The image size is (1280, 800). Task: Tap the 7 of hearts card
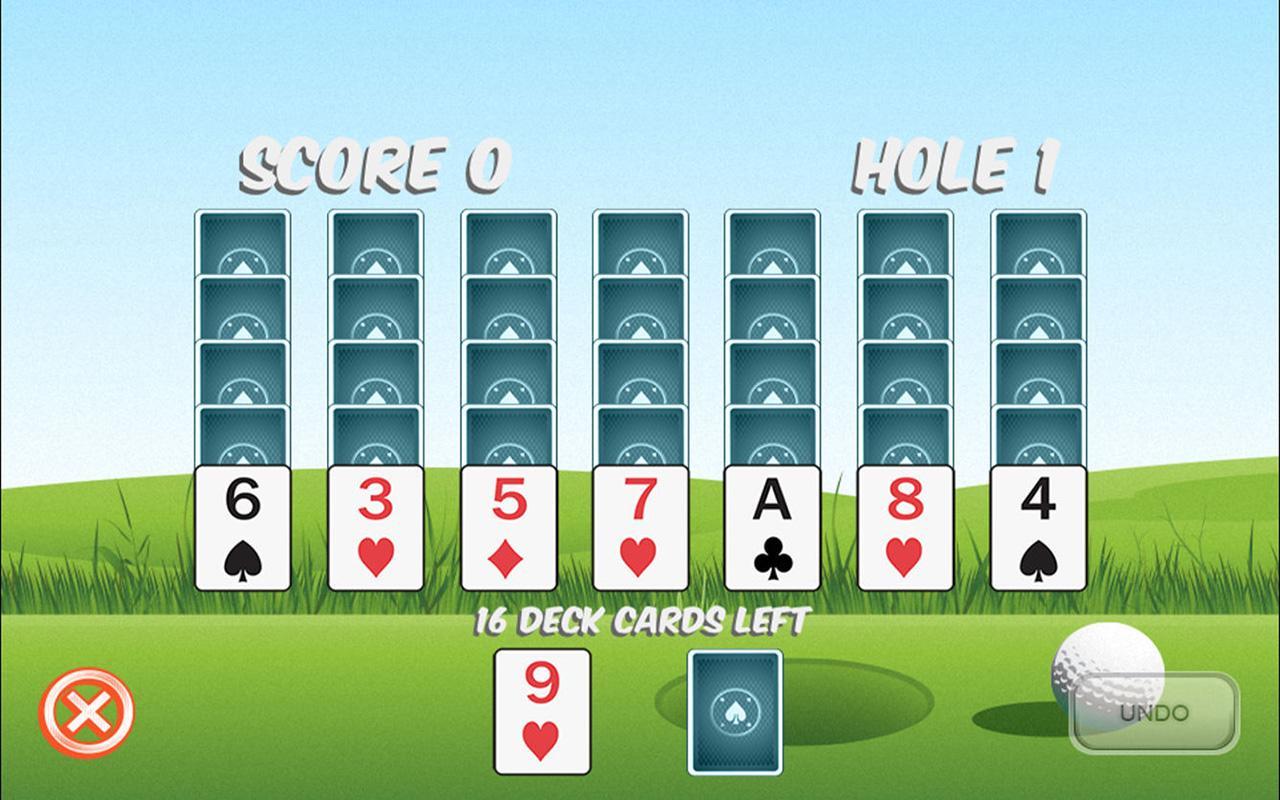(x=638, y=525)
